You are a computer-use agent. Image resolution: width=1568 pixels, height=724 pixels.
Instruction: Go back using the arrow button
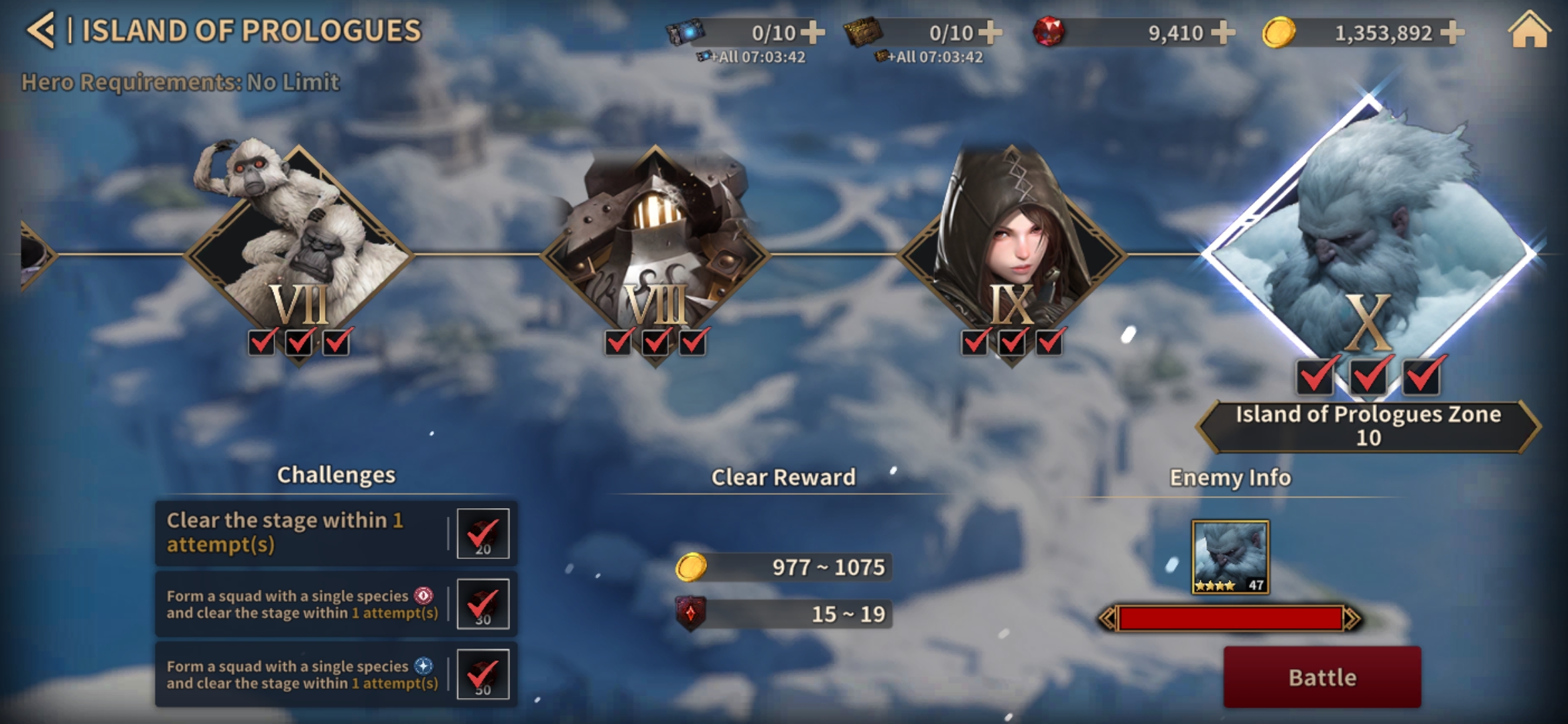click(40, 31)
